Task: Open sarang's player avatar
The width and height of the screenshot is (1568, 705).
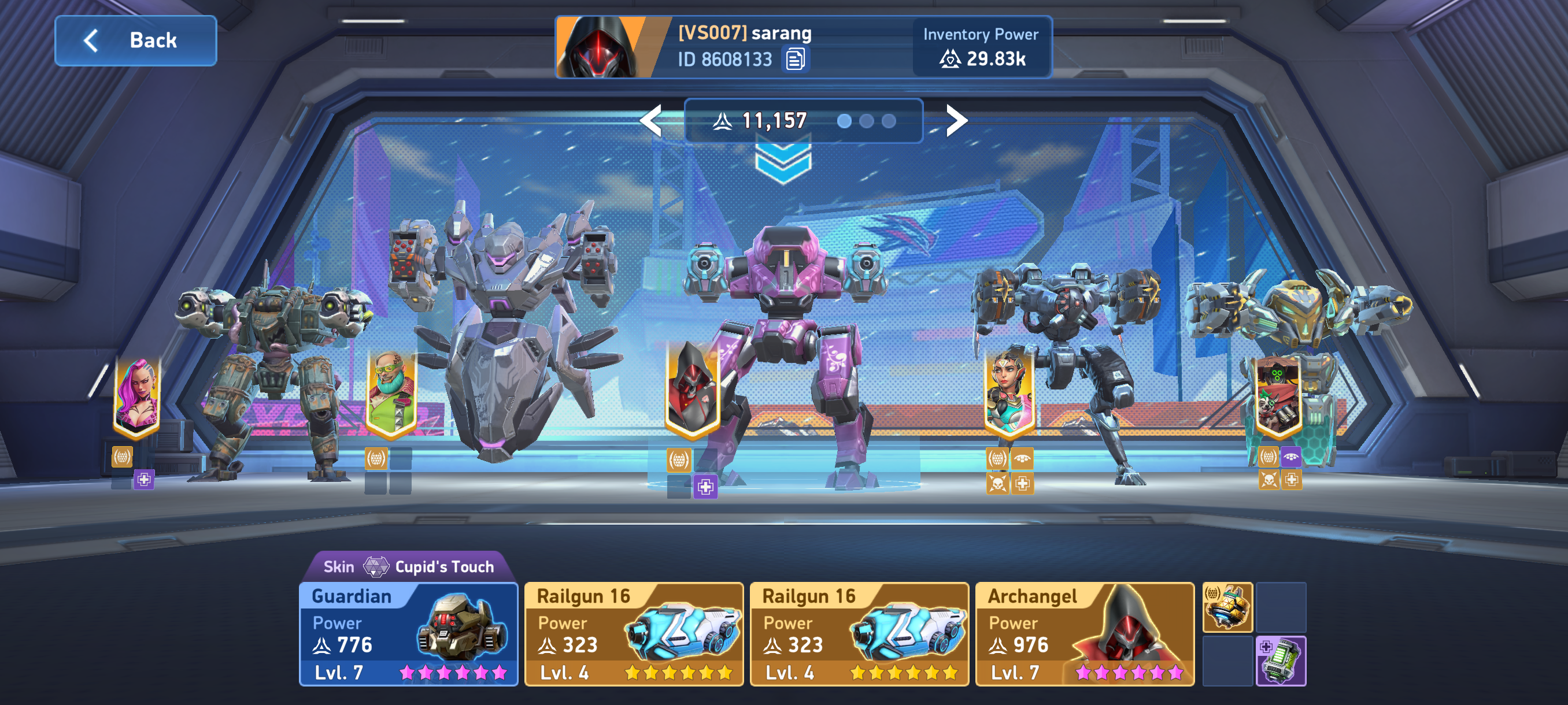Action: point(601,47)
